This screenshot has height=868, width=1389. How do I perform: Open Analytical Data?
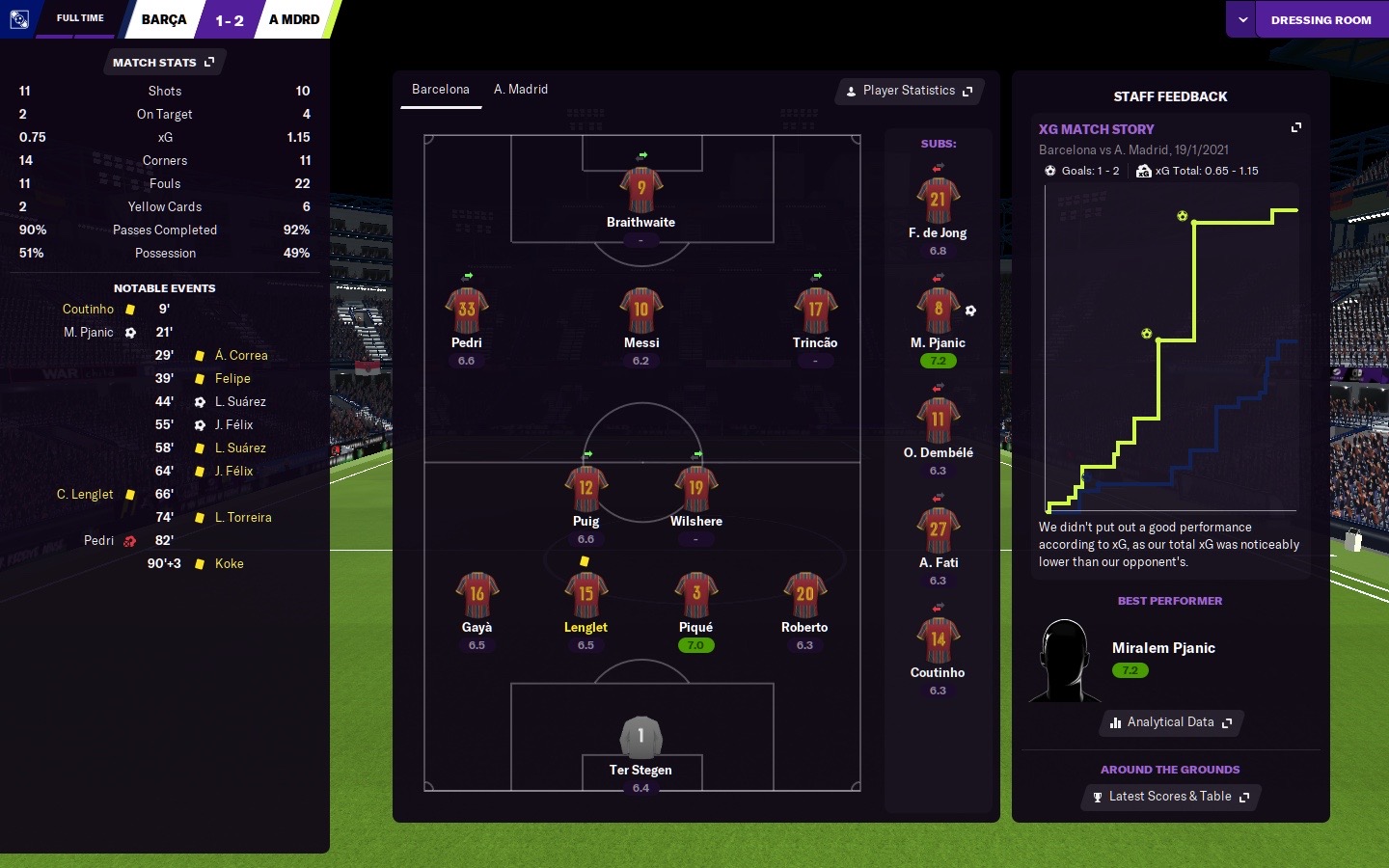1171,722
